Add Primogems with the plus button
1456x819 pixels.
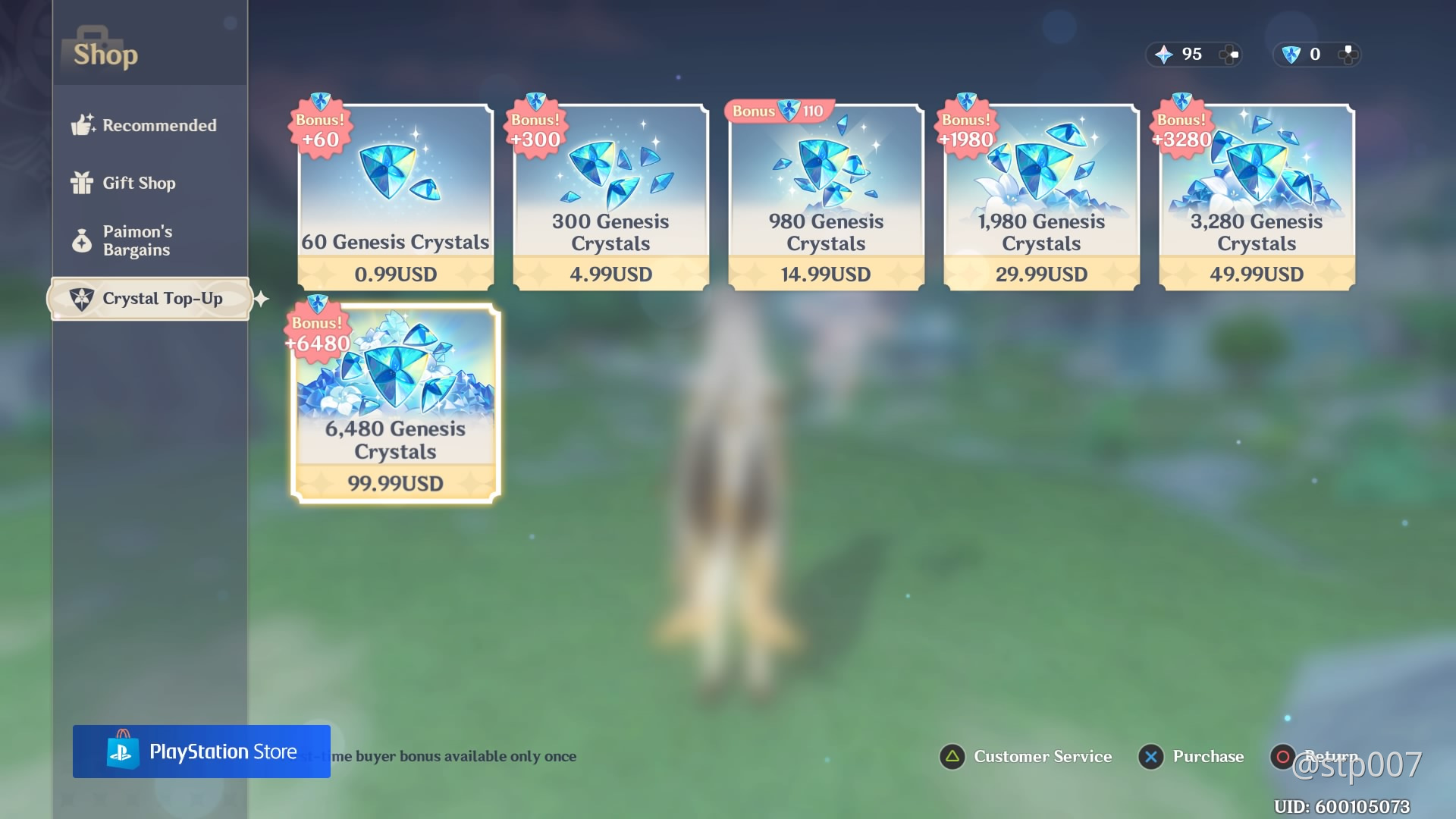point(1229,55)
